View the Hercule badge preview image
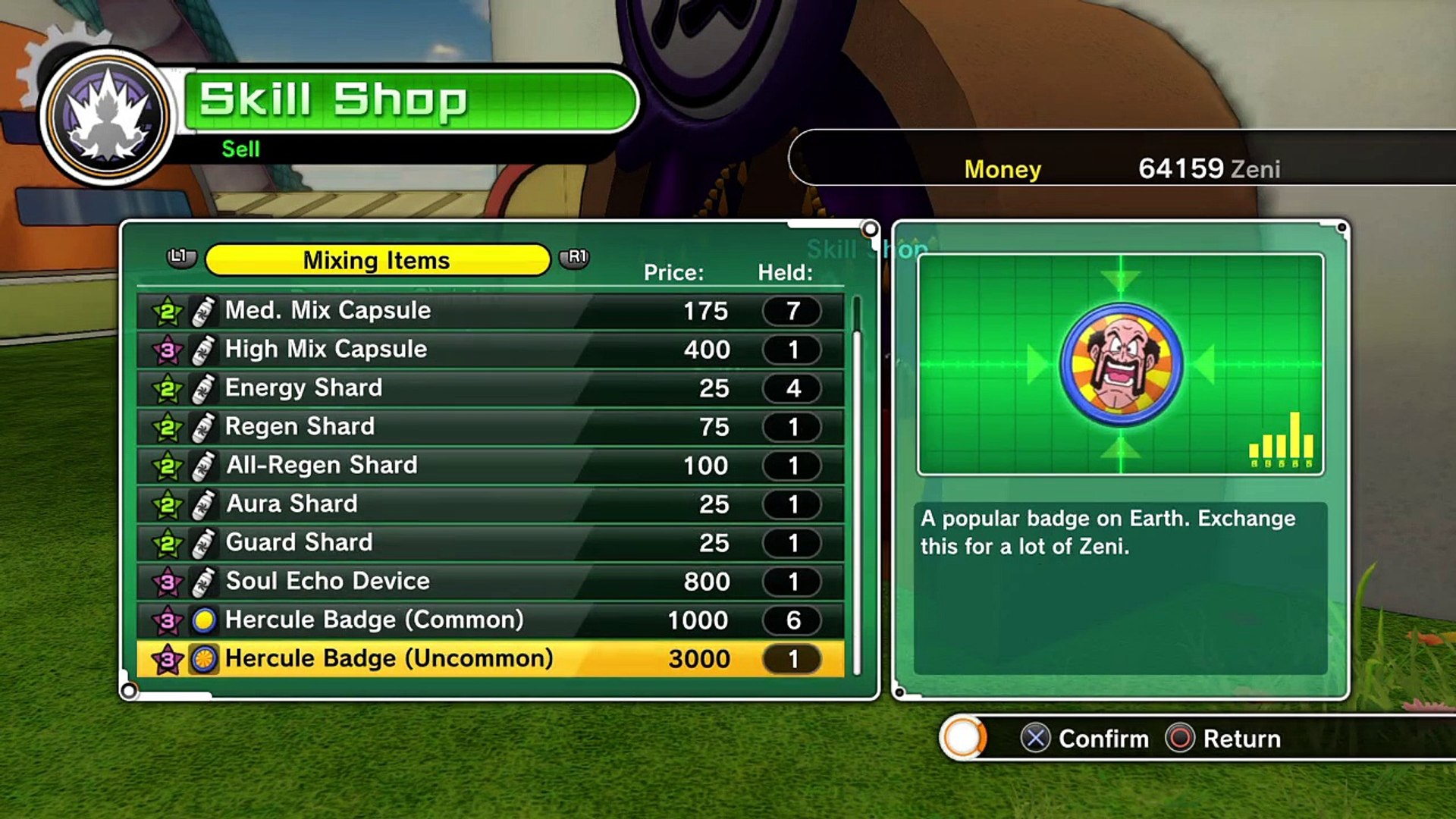Image resolution: width=1456 pixels, height=819 pixels. coord(1120,365)
